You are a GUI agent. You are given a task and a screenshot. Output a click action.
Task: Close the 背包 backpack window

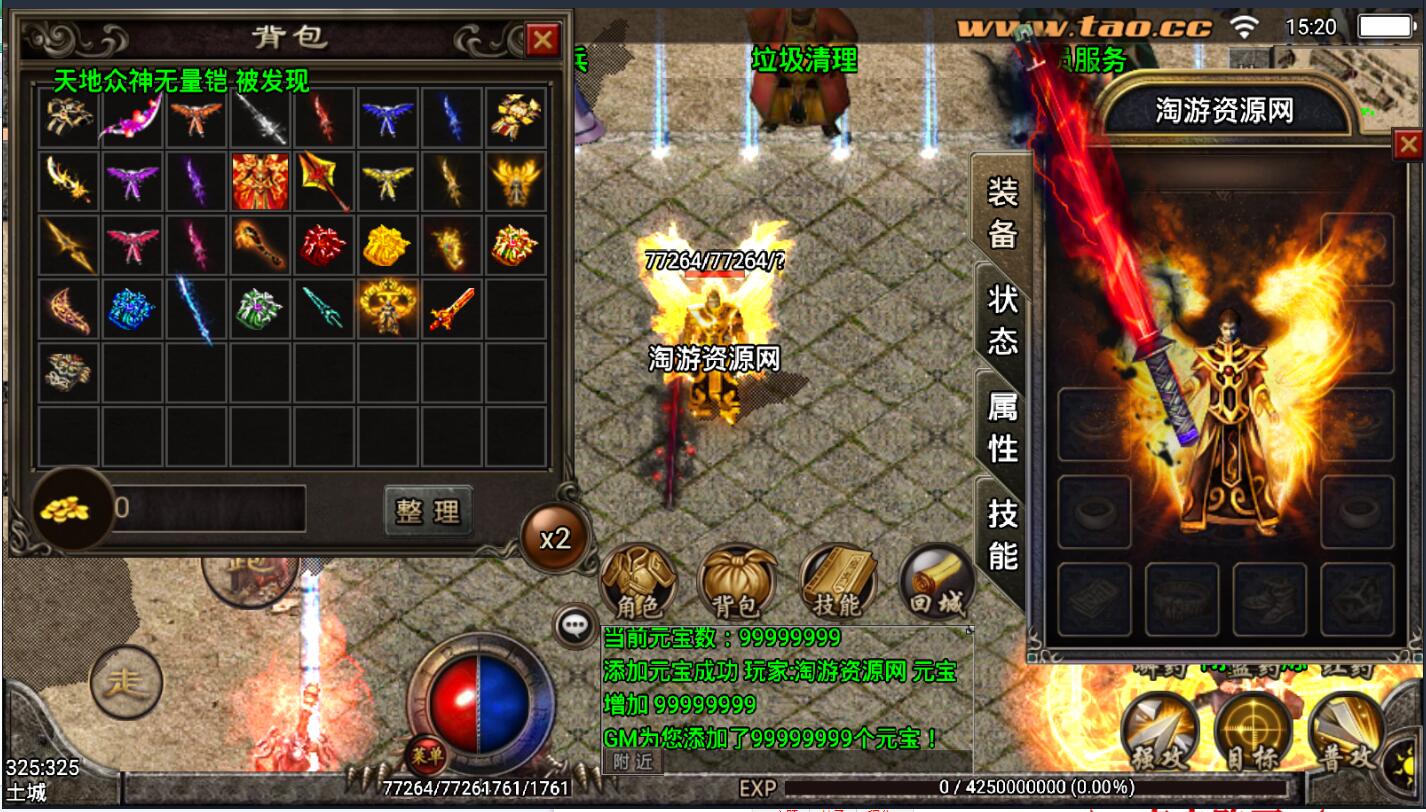tap(542, 40)
